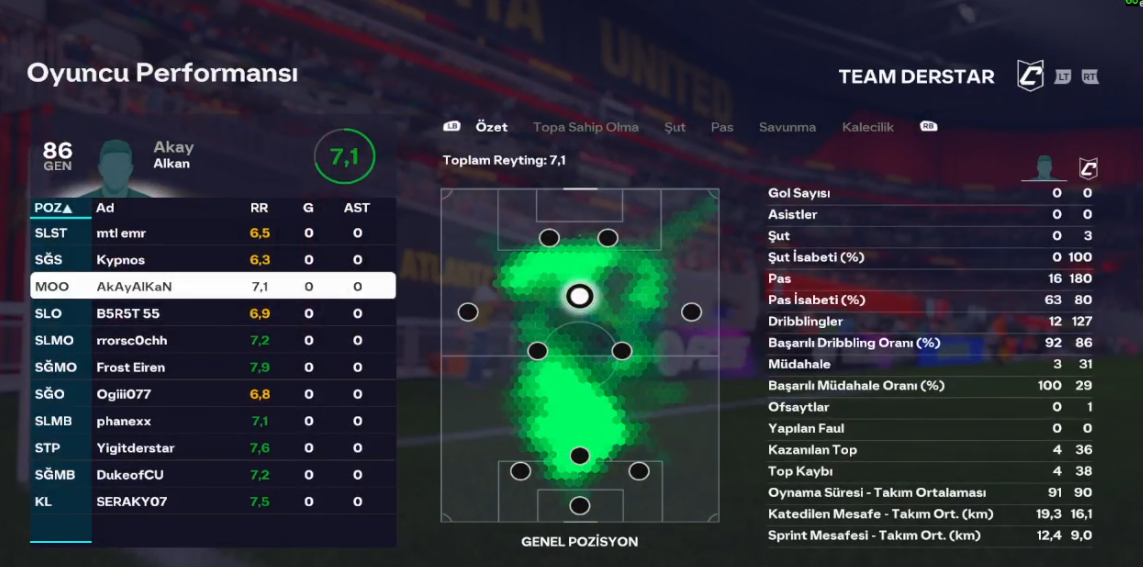1143x567 pixels.
Task: Open the Topa Sahip Olma tab
Action: tap(585, 127)
